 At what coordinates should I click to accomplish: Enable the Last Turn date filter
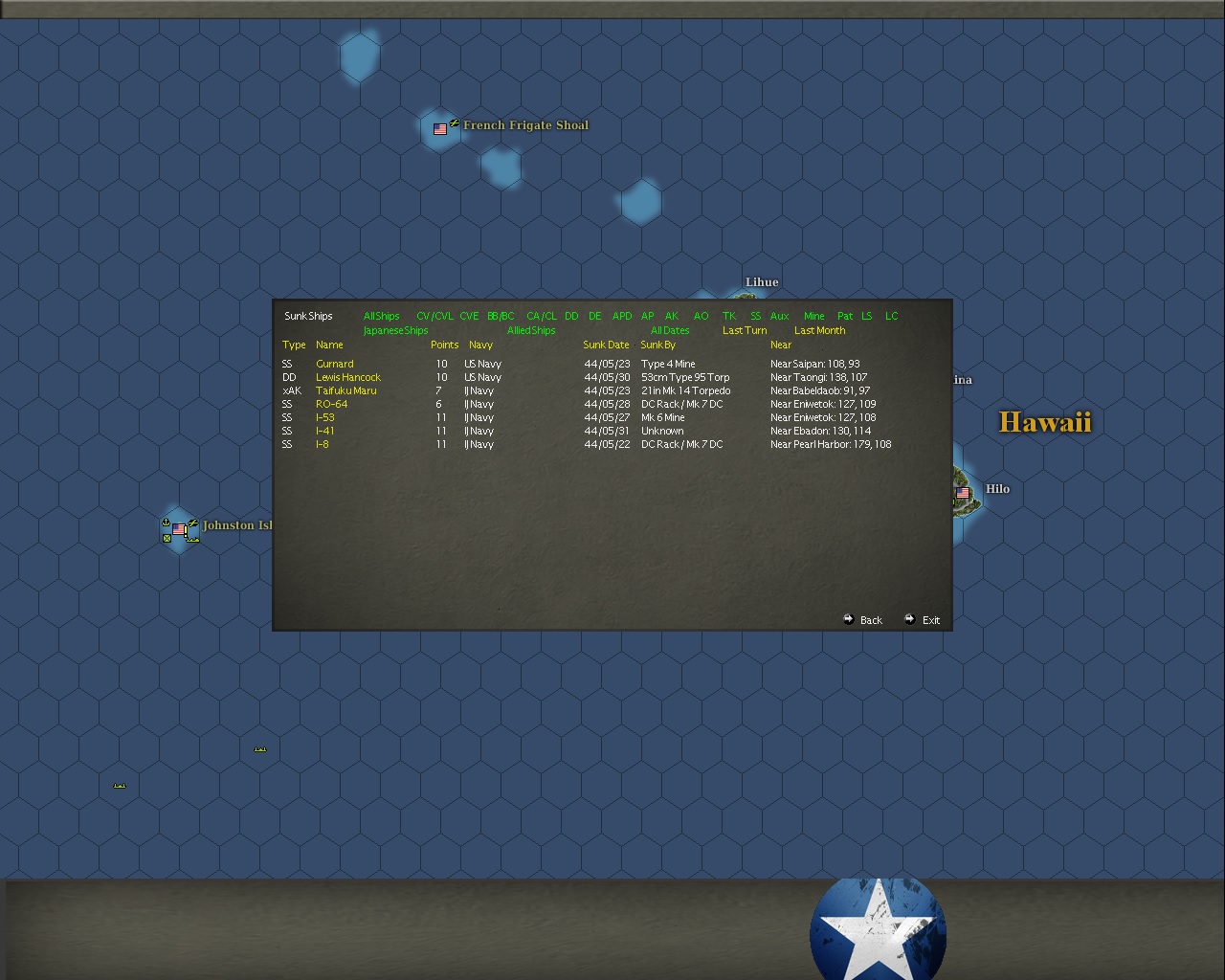click(744, 330)
